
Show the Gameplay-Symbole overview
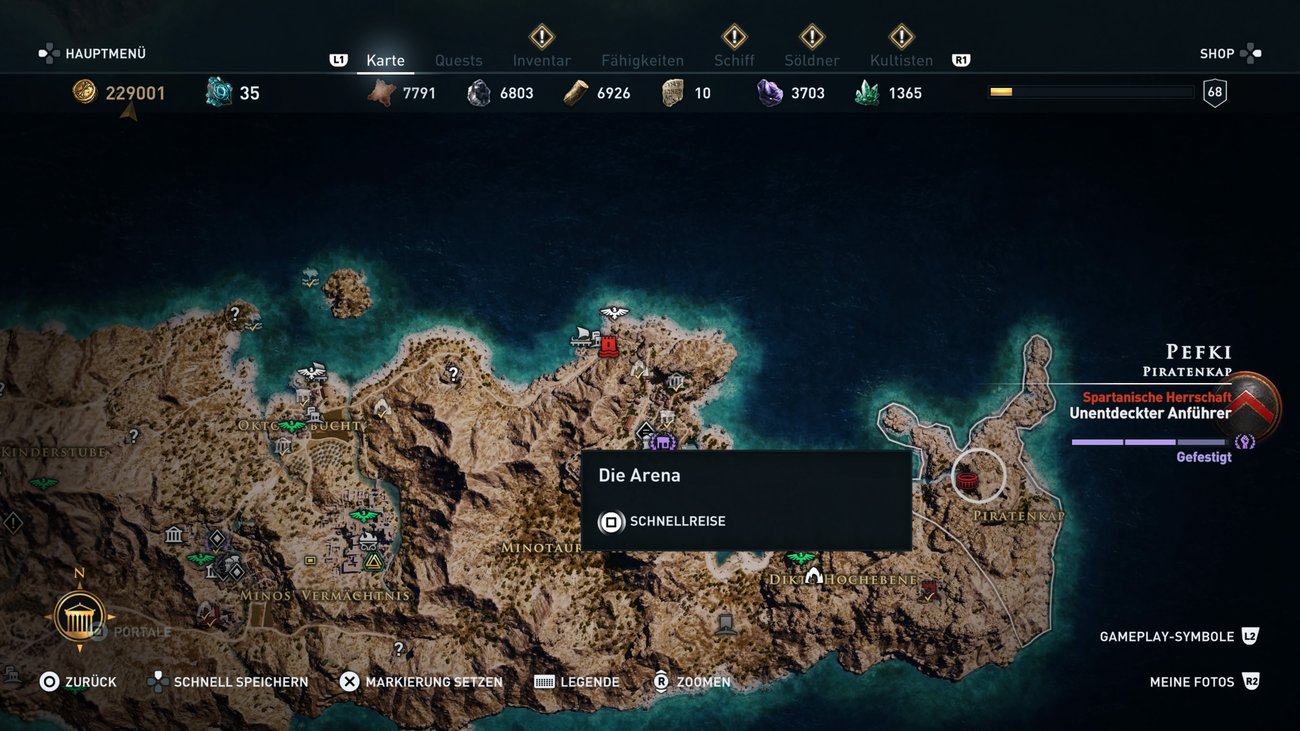coord(1166,635)
